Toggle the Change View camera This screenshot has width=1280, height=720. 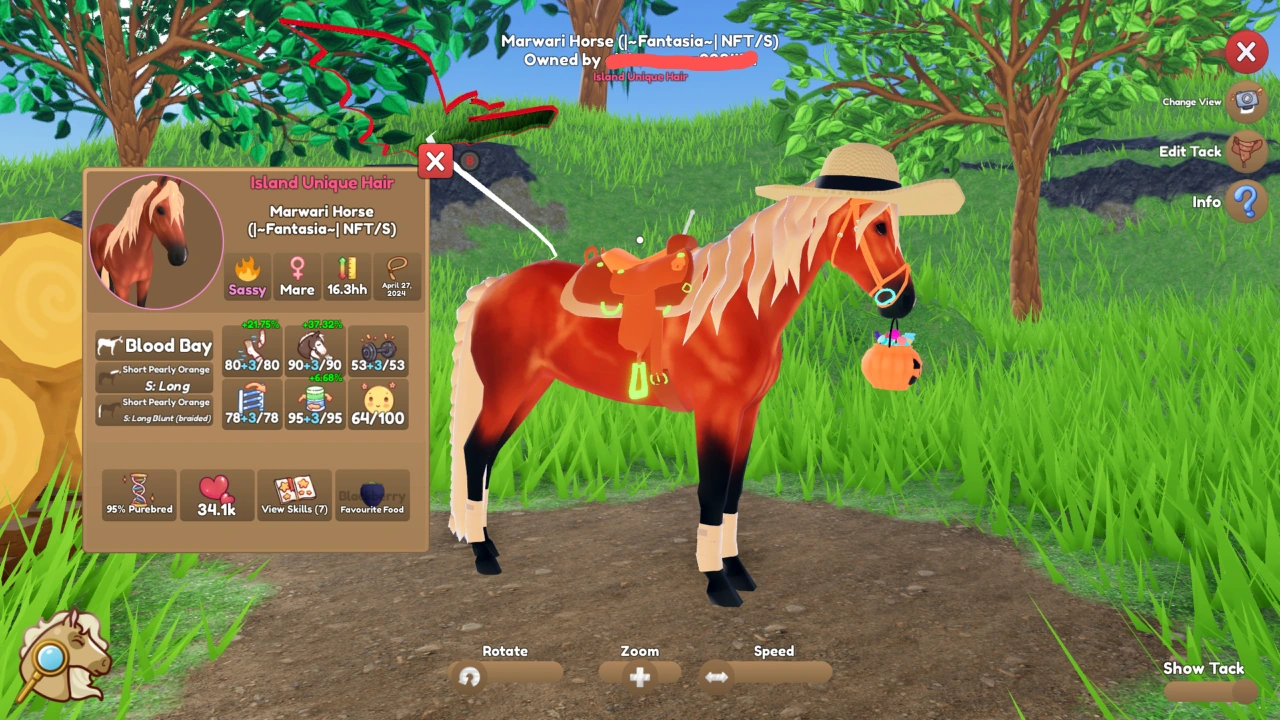point(1246,101)
